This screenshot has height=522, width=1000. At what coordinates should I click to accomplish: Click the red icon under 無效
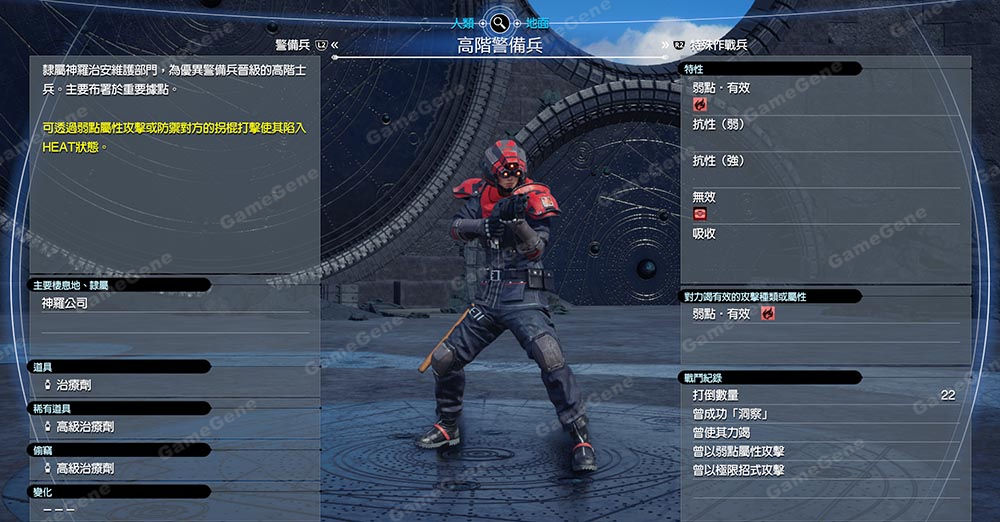[700, 214]
